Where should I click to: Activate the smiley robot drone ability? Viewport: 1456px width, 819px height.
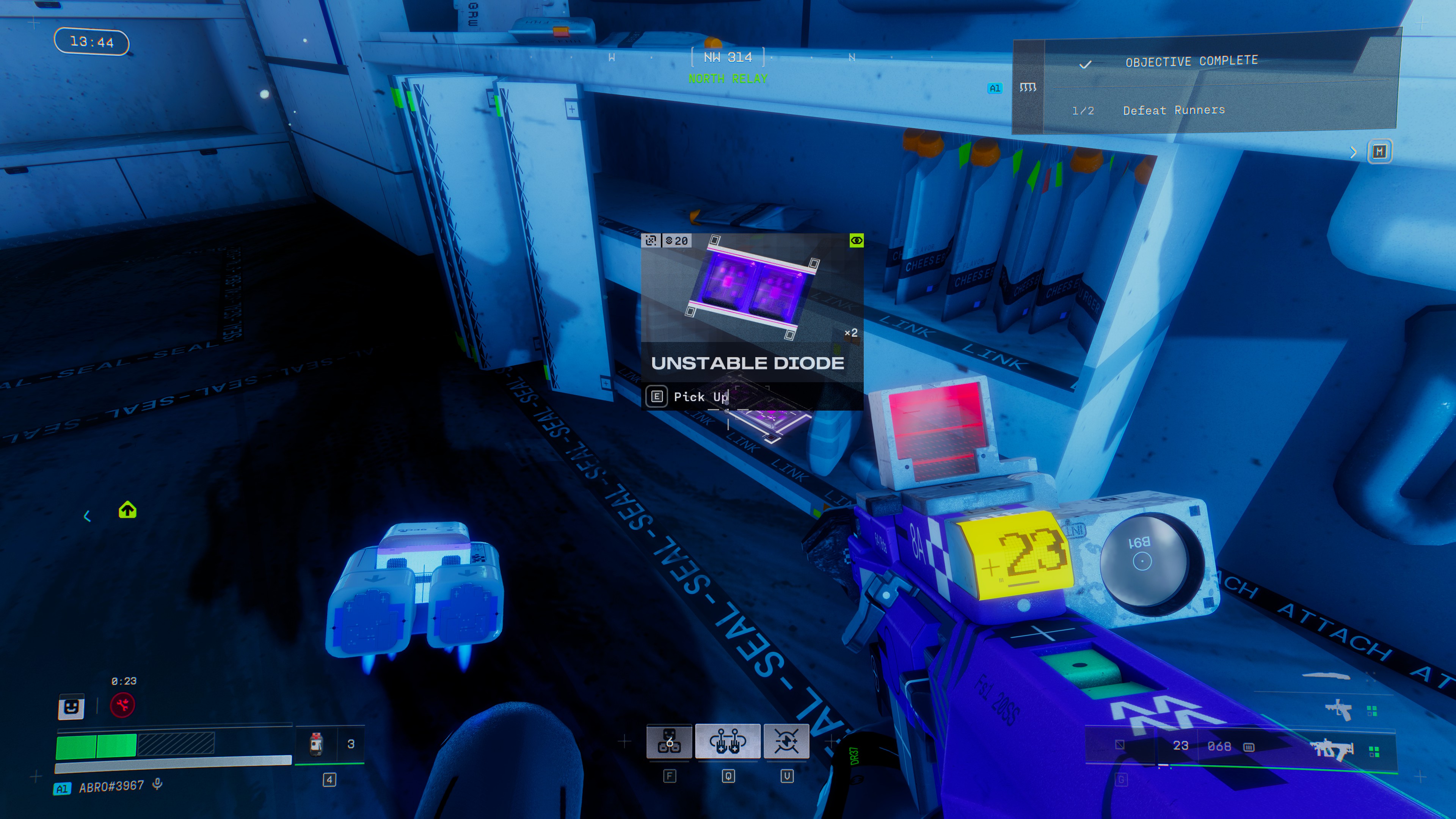pyautogui.click(x=669, y=741)
